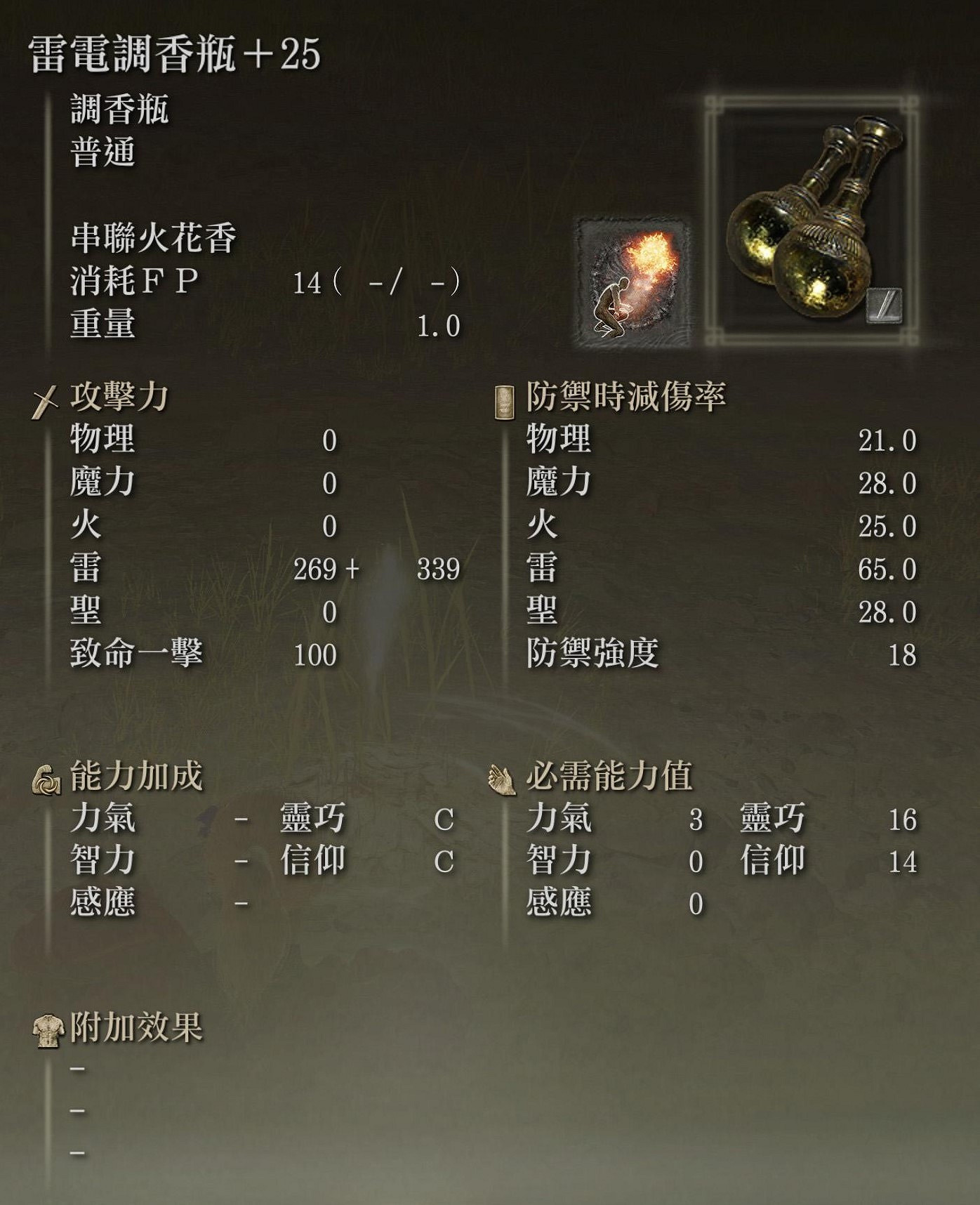Collapse the 必需能力值 requirements section
The image size is (980, 1205).
[611, 776]
